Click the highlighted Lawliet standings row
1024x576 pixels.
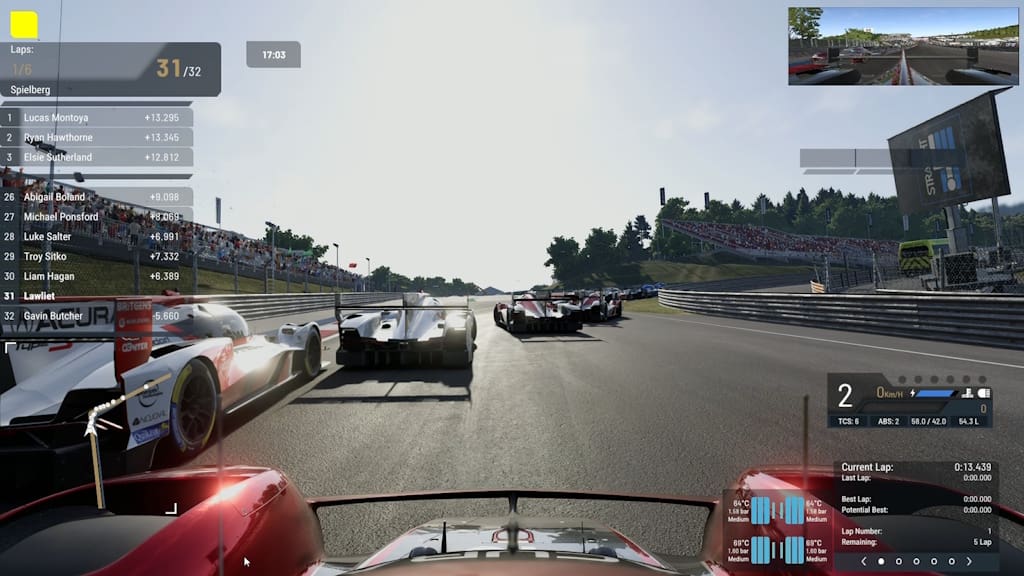coord(97,296)
